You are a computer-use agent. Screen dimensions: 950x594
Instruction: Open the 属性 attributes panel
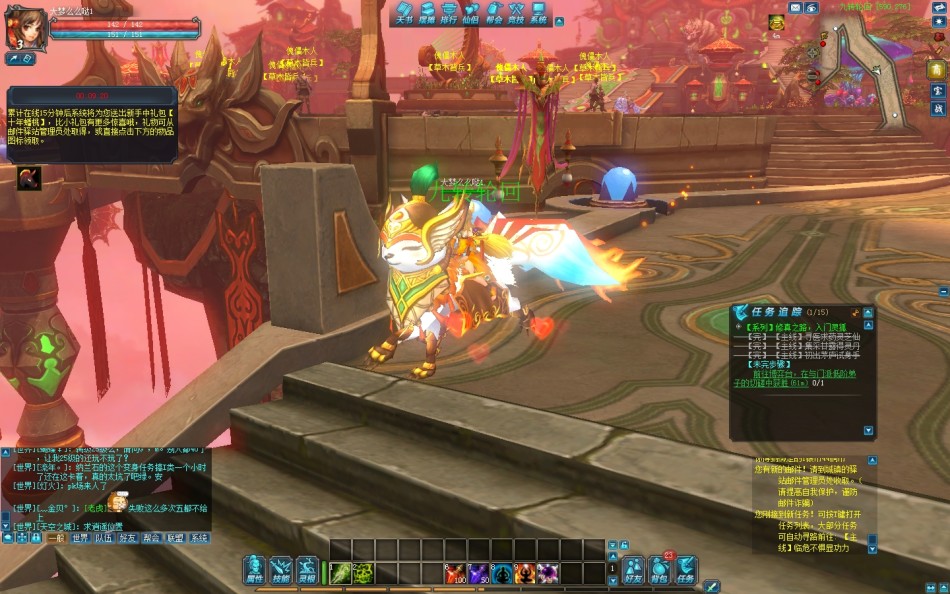[255, 570]
